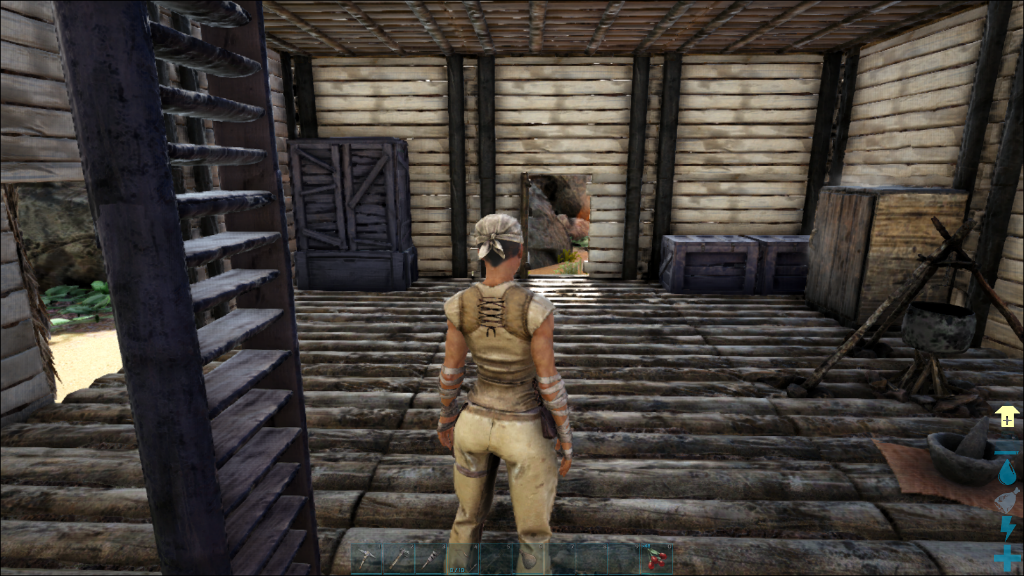Equip the stone hatchet from the hotbar

(399, 559)
